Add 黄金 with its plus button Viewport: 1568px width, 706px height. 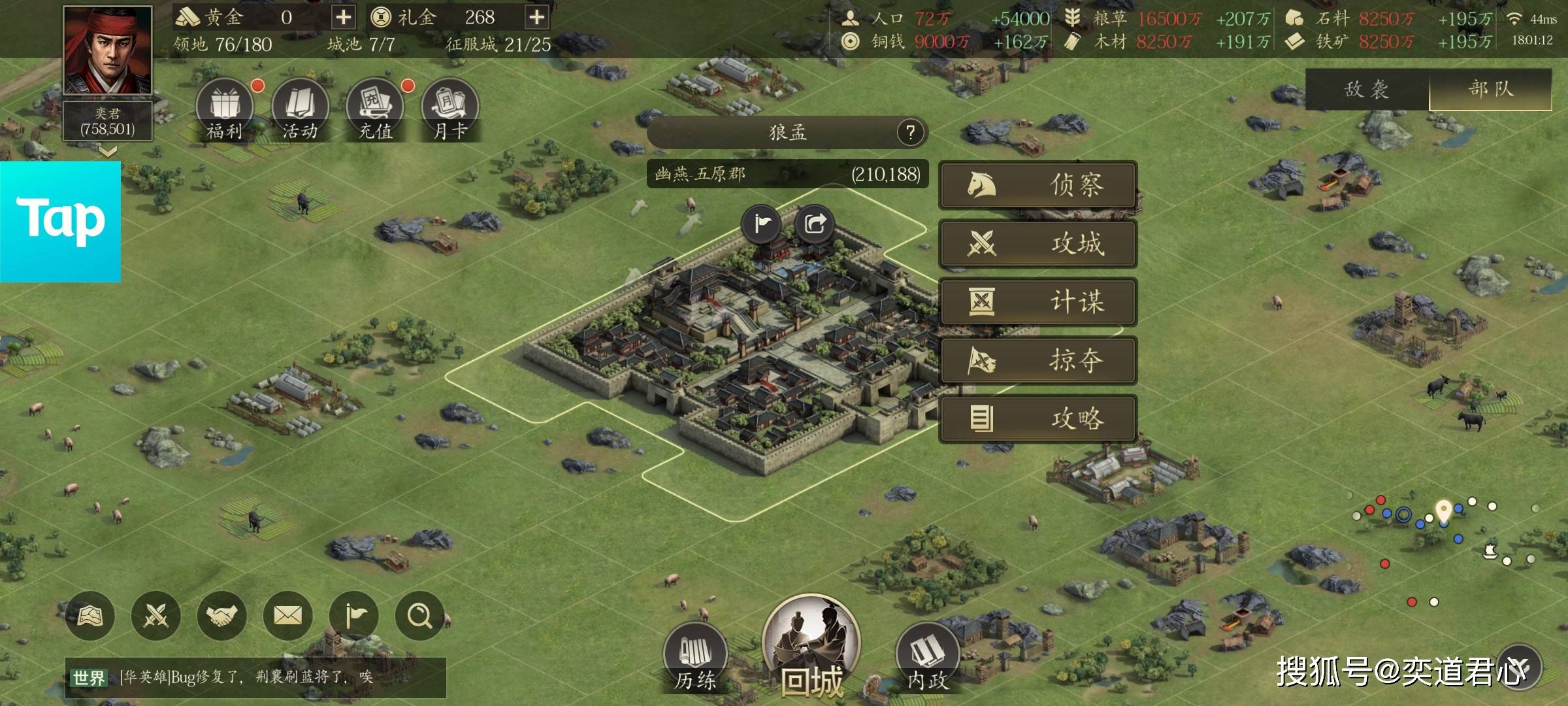[343, 17]
